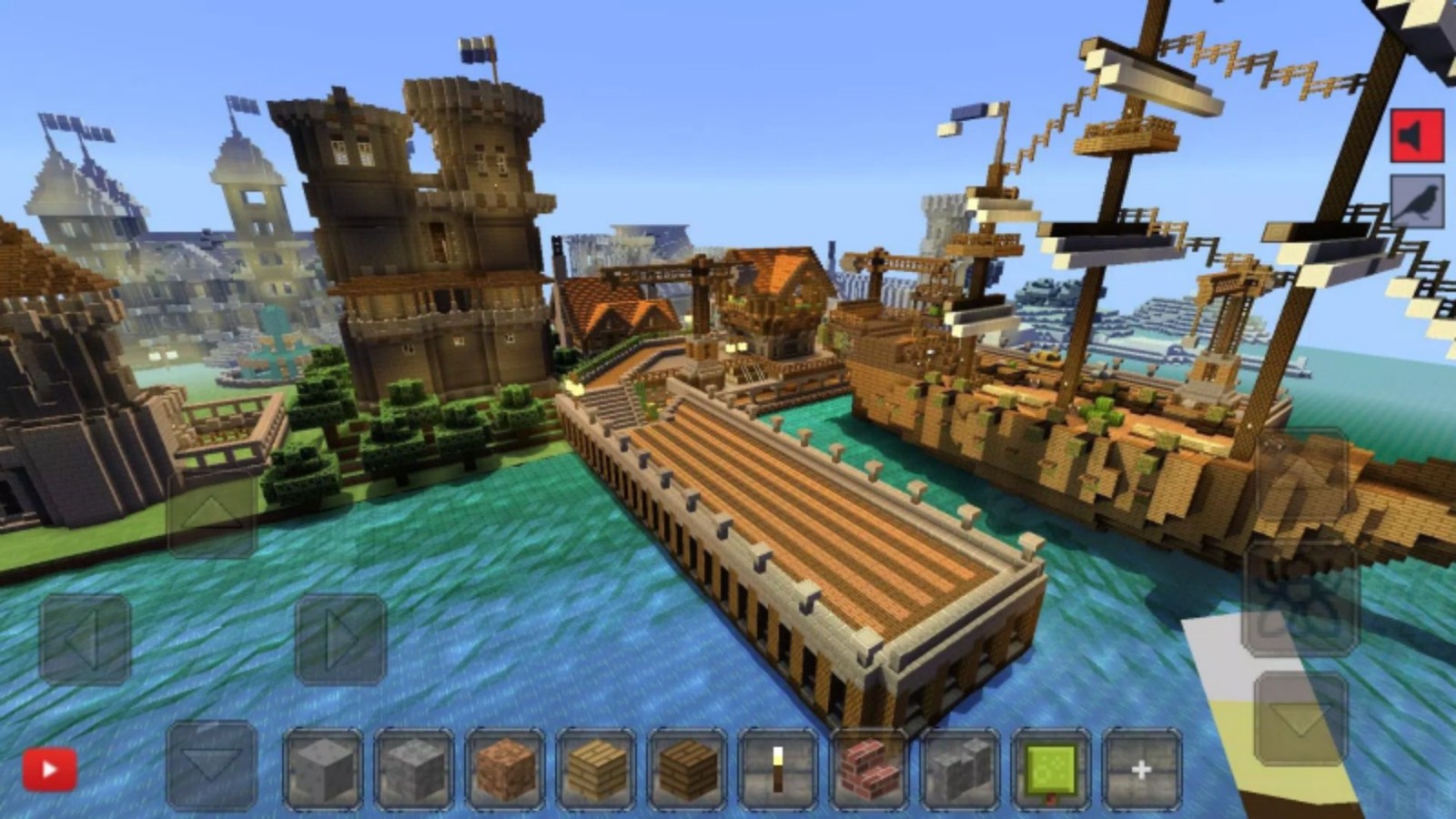Tap the bird icon button
The width and height of the screenshot is (1456, 819).
[1417, 201]
